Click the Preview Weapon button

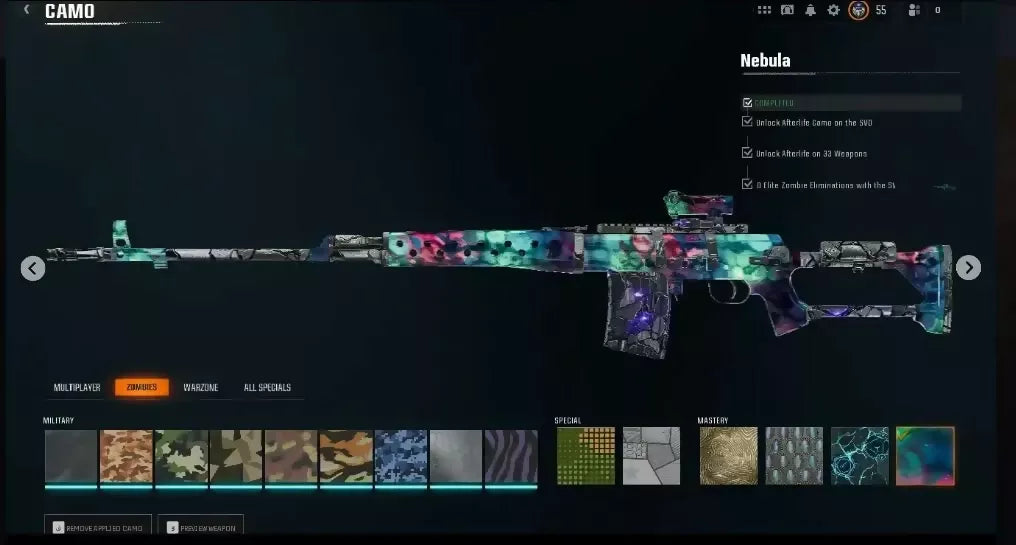click(201, 527)
